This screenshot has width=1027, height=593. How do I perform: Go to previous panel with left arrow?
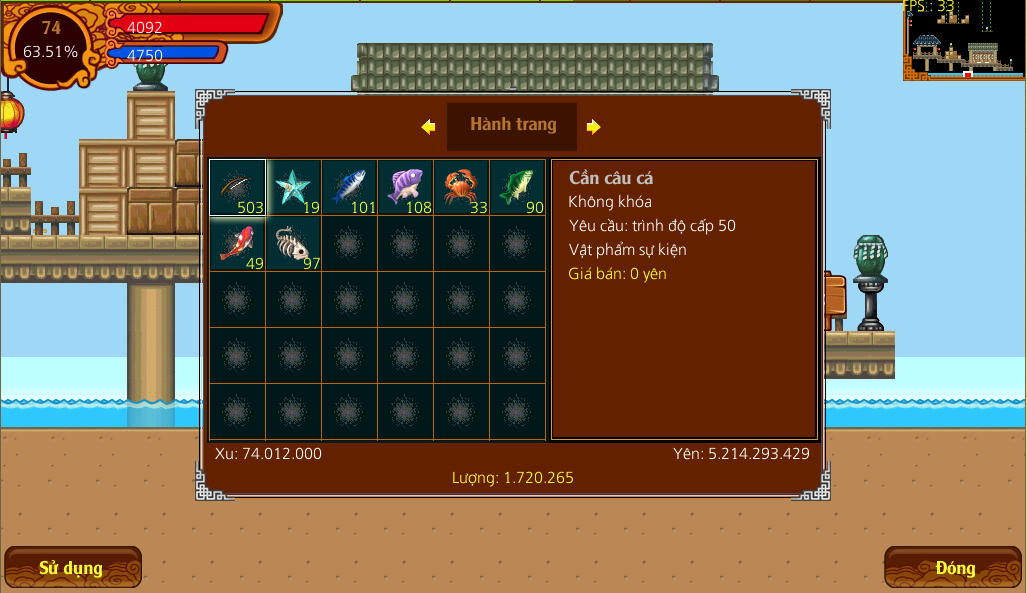[x=429, y=127]
